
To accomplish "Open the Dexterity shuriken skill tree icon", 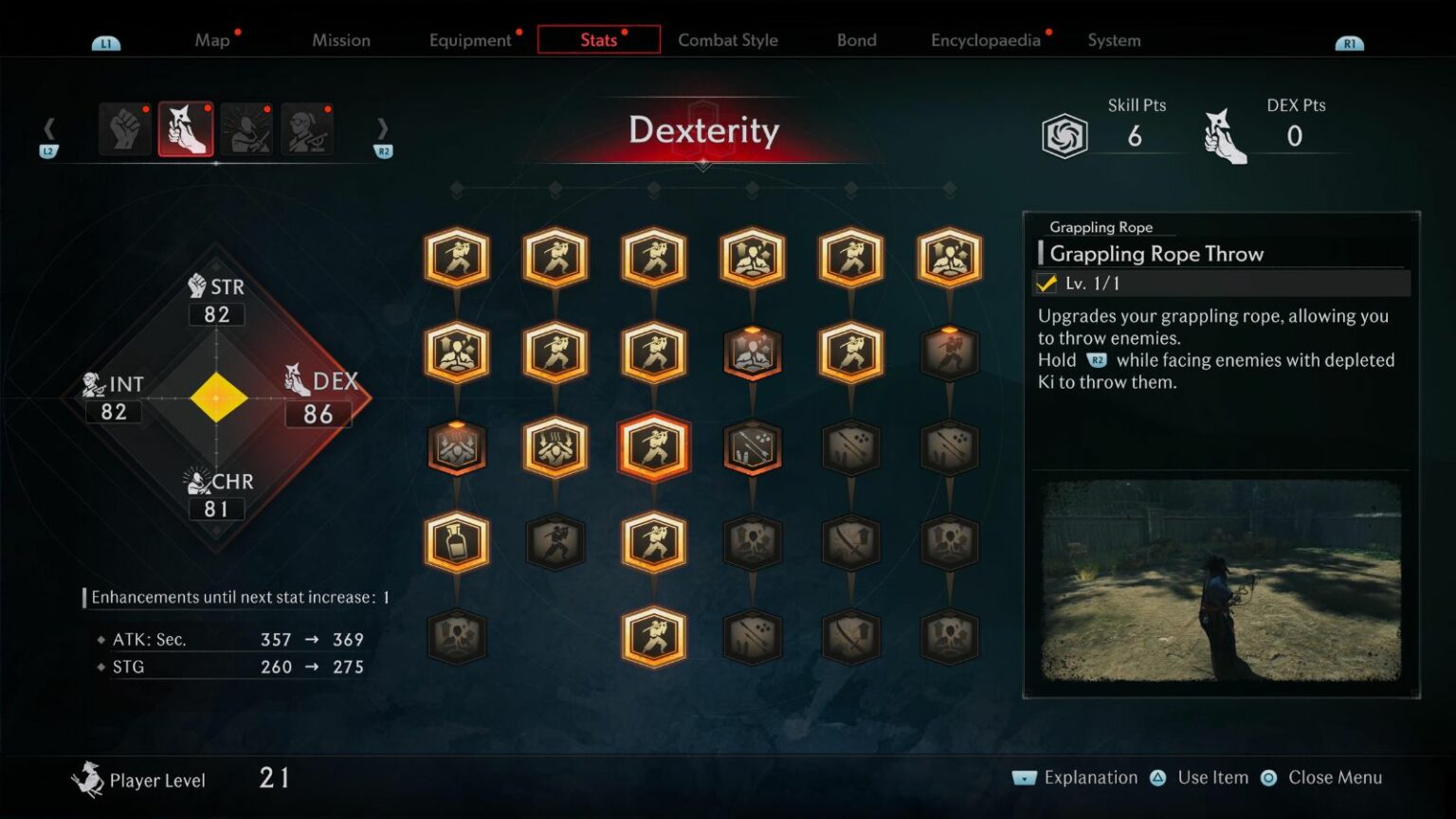I will pos(186,129).
